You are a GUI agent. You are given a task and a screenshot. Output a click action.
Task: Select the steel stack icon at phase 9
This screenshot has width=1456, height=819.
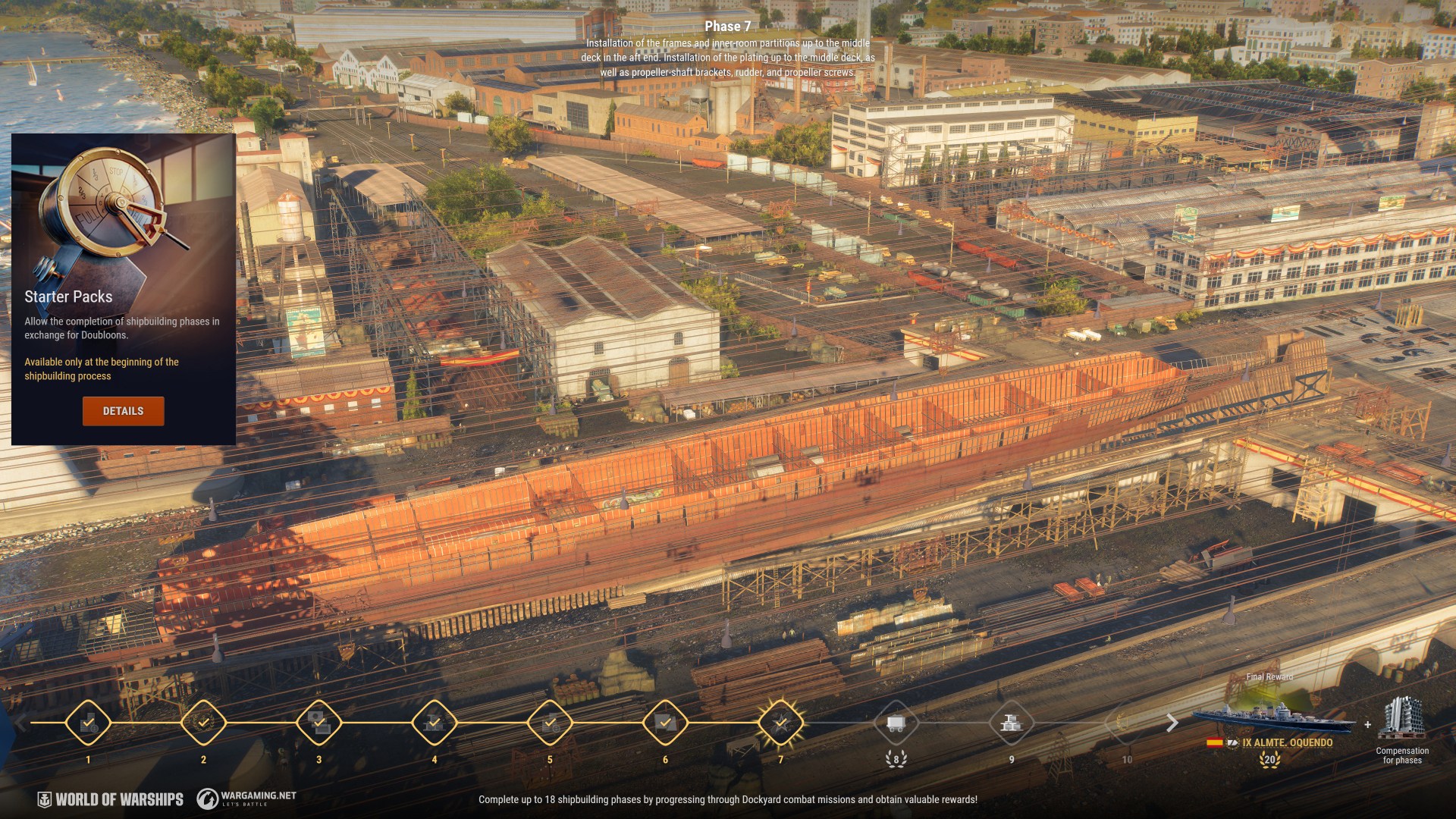pyautogui.click(x=1012, y=723)
